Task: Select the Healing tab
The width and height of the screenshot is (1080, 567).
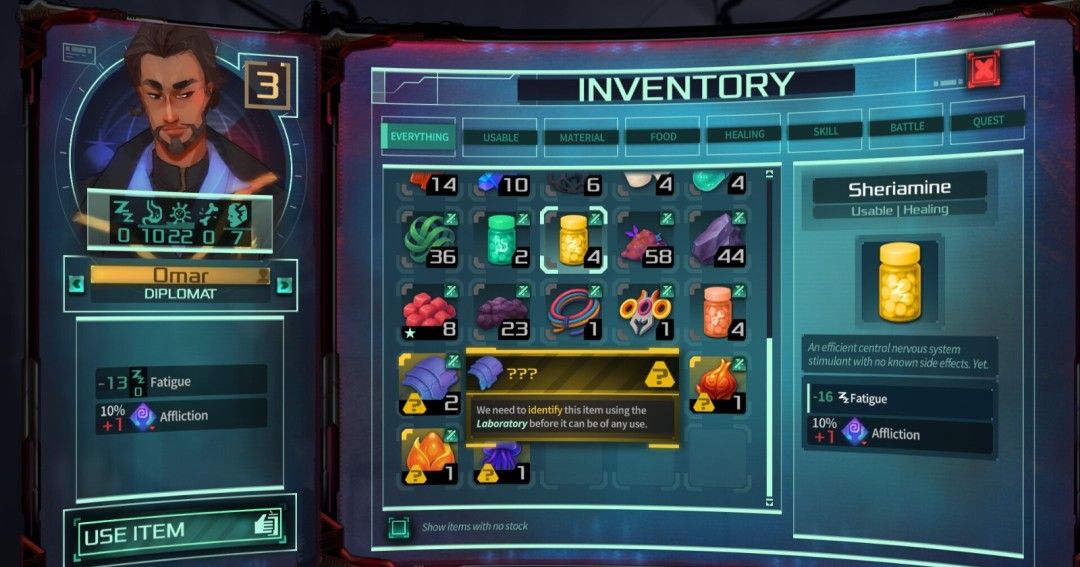Action: pyautogui.click(x=744, y=134)
